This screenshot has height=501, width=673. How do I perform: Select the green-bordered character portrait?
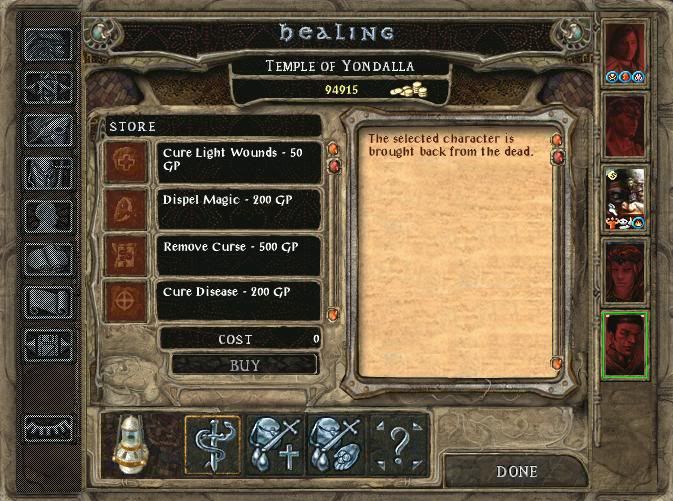(626, 343)
